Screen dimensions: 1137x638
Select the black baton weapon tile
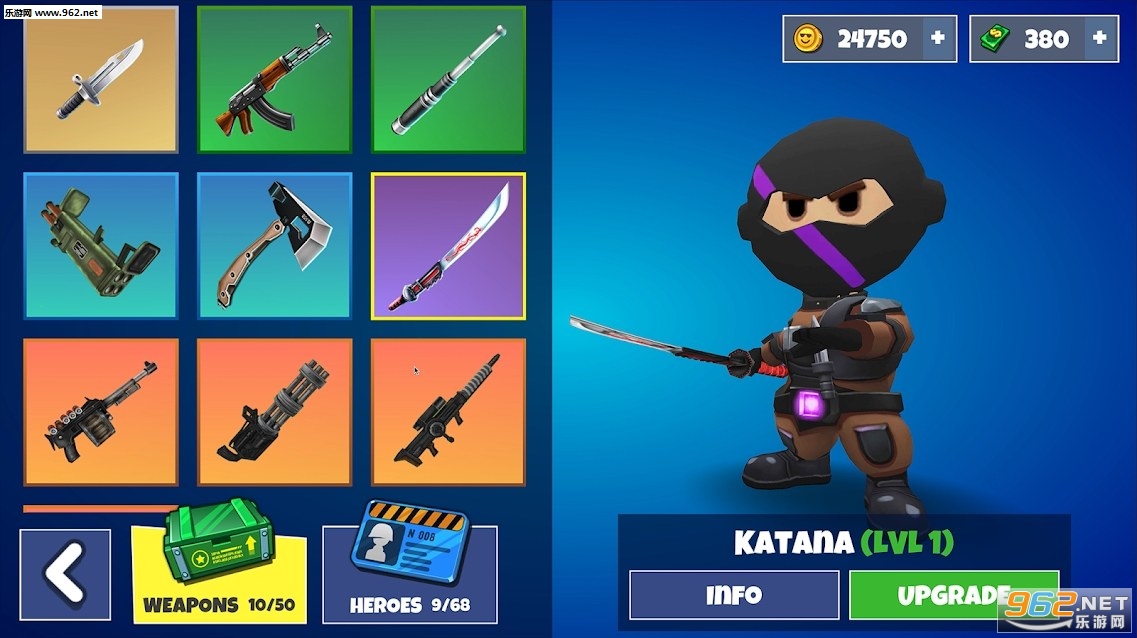pyautogui.click(x=448, y=80)
